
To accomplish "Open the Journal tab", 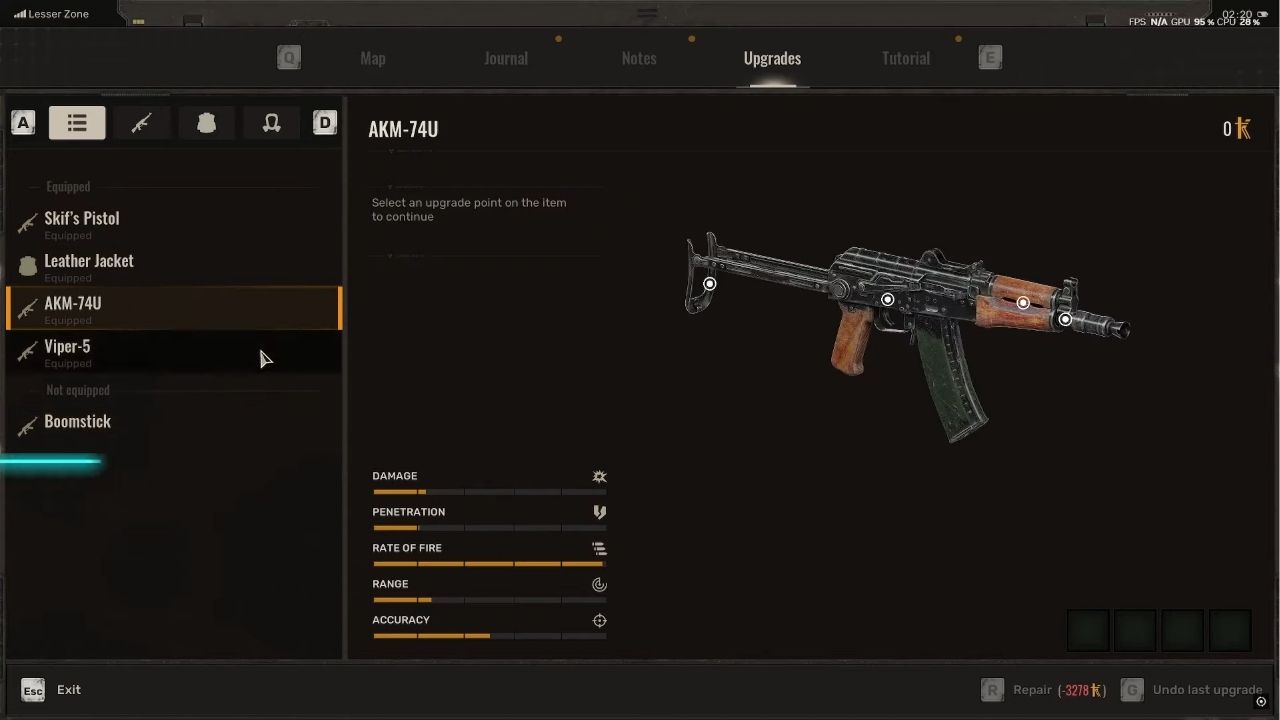I will pyautogui.click(x=506, y=58).
